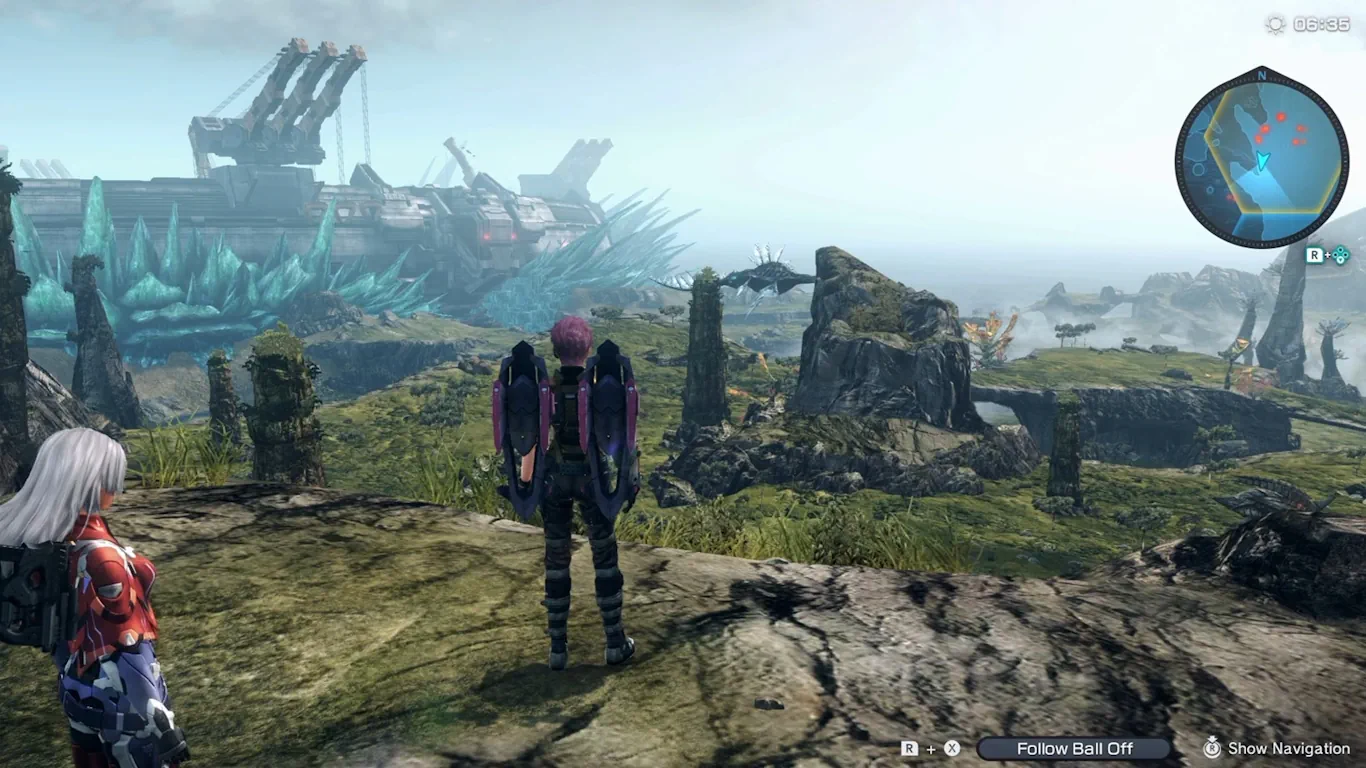Click the sun weather icon near the clock
Screen dimensions: 1366x768
(1275, 26)
